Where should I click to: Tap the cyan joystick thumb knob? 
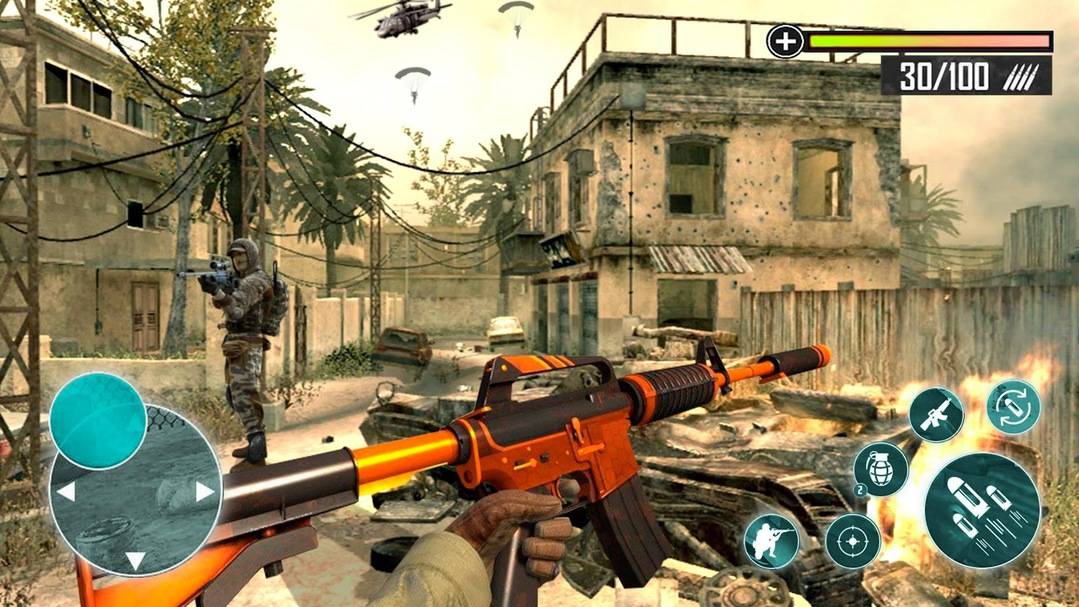[x=98, y=420]
